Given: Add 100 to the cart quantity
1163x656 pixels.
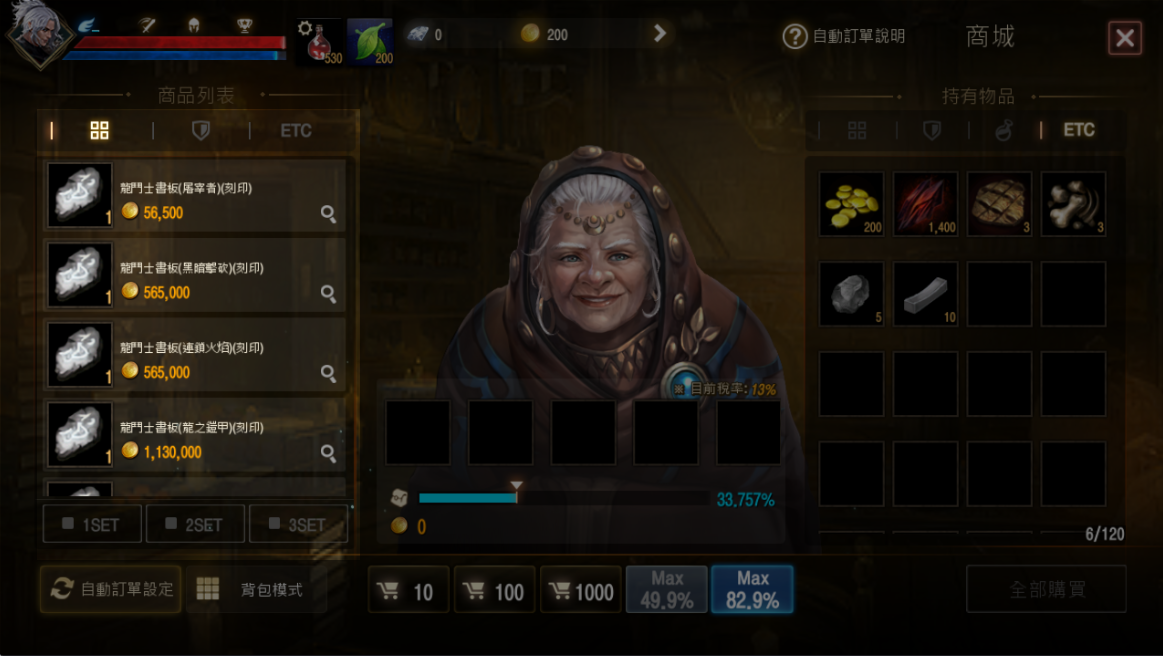Looking at the screenshot, I should point(494,591).
